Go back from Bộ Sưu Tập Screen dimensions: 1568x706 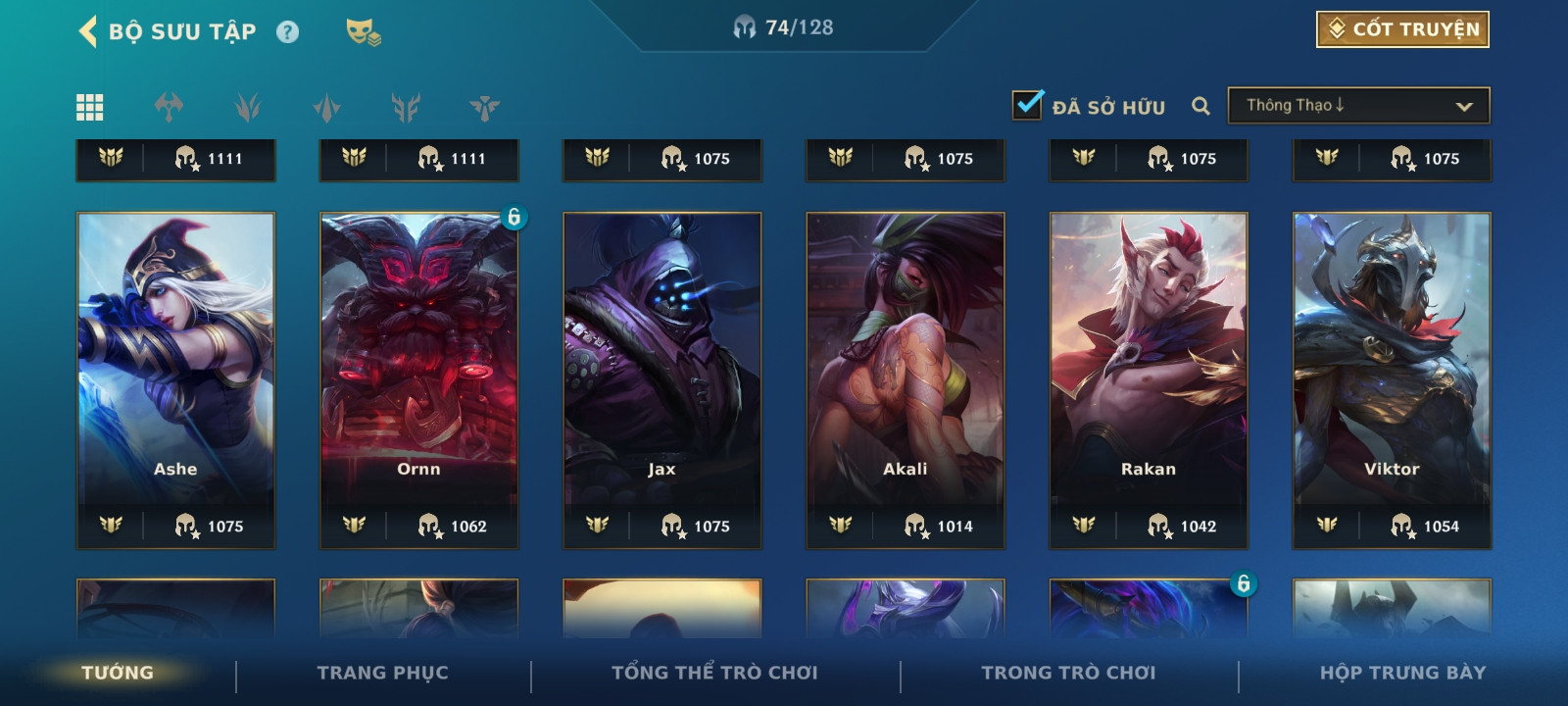pyautogui.click(x=88, y=31)
